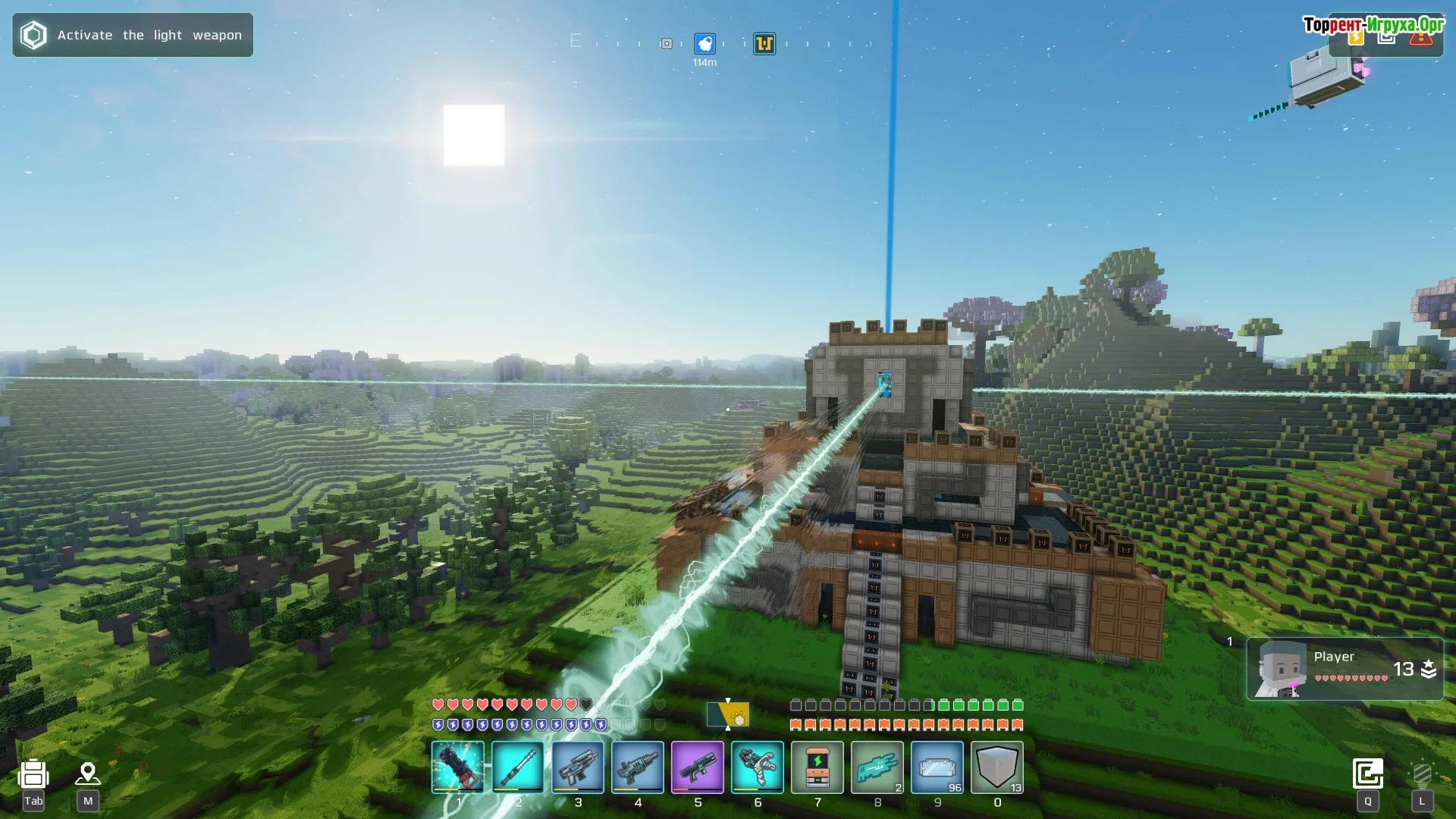
Task: Toggle the teal and yellow mode indicator
Action: click(728, 714)
